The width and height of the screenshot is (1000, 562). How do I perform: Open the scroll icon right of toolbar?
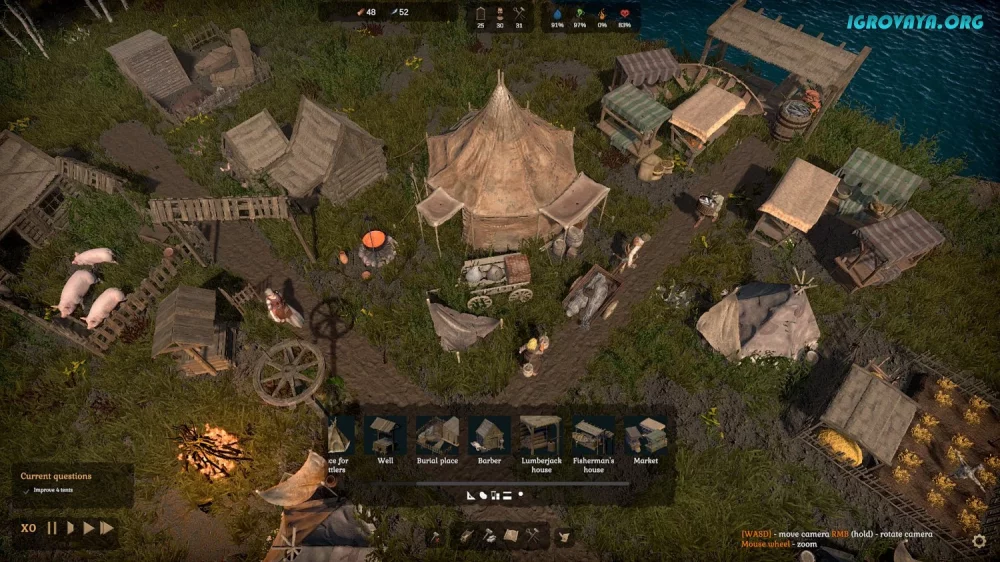[x=564, y=537]
